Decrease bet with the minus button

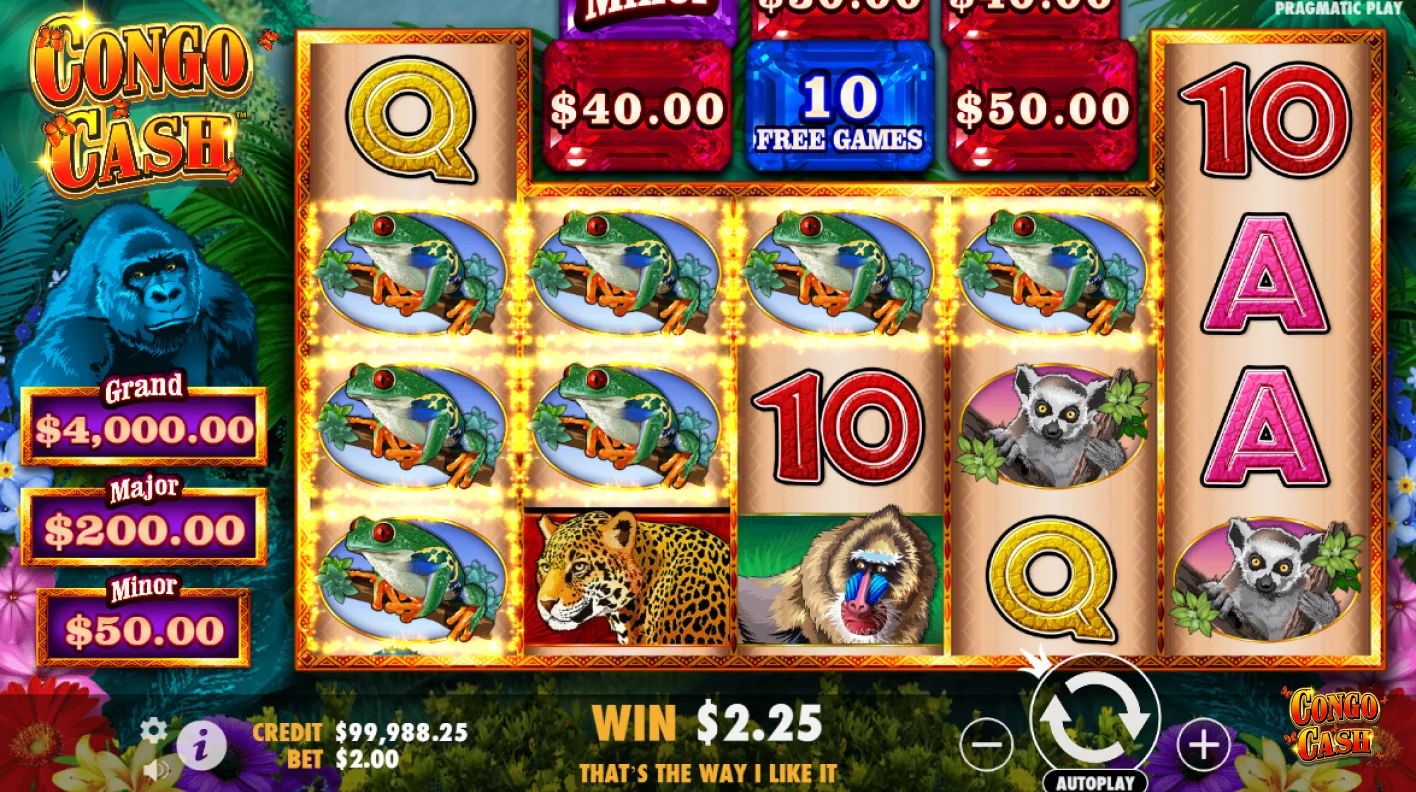point(986,742)
